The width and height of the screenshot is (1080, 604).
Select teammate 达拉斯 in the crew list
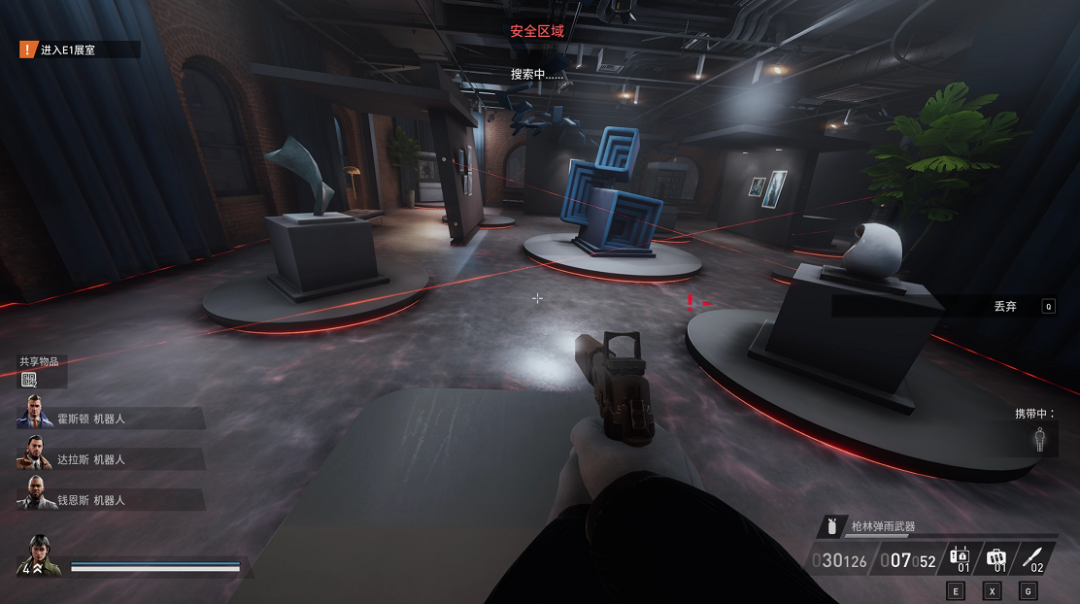click(35, 456)
